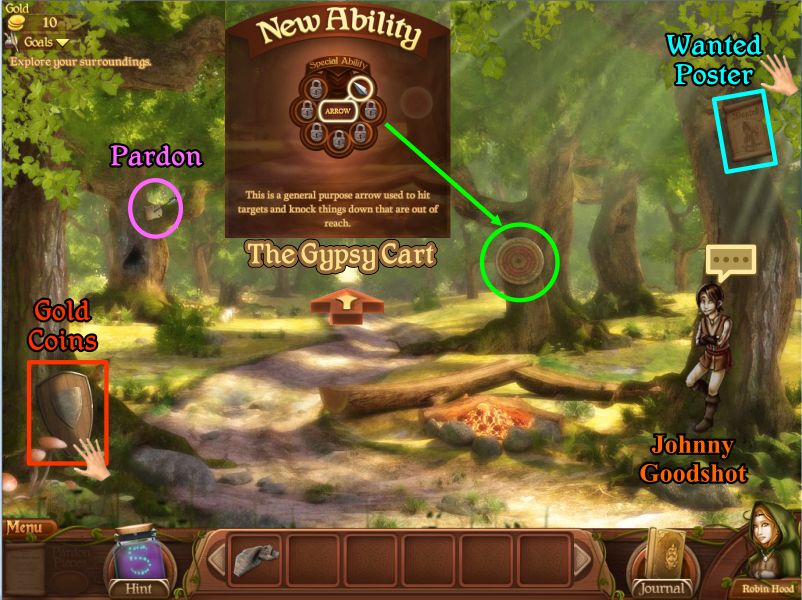Open the speech bubble above Johnny Goodshot

click(x=731, y=262)
